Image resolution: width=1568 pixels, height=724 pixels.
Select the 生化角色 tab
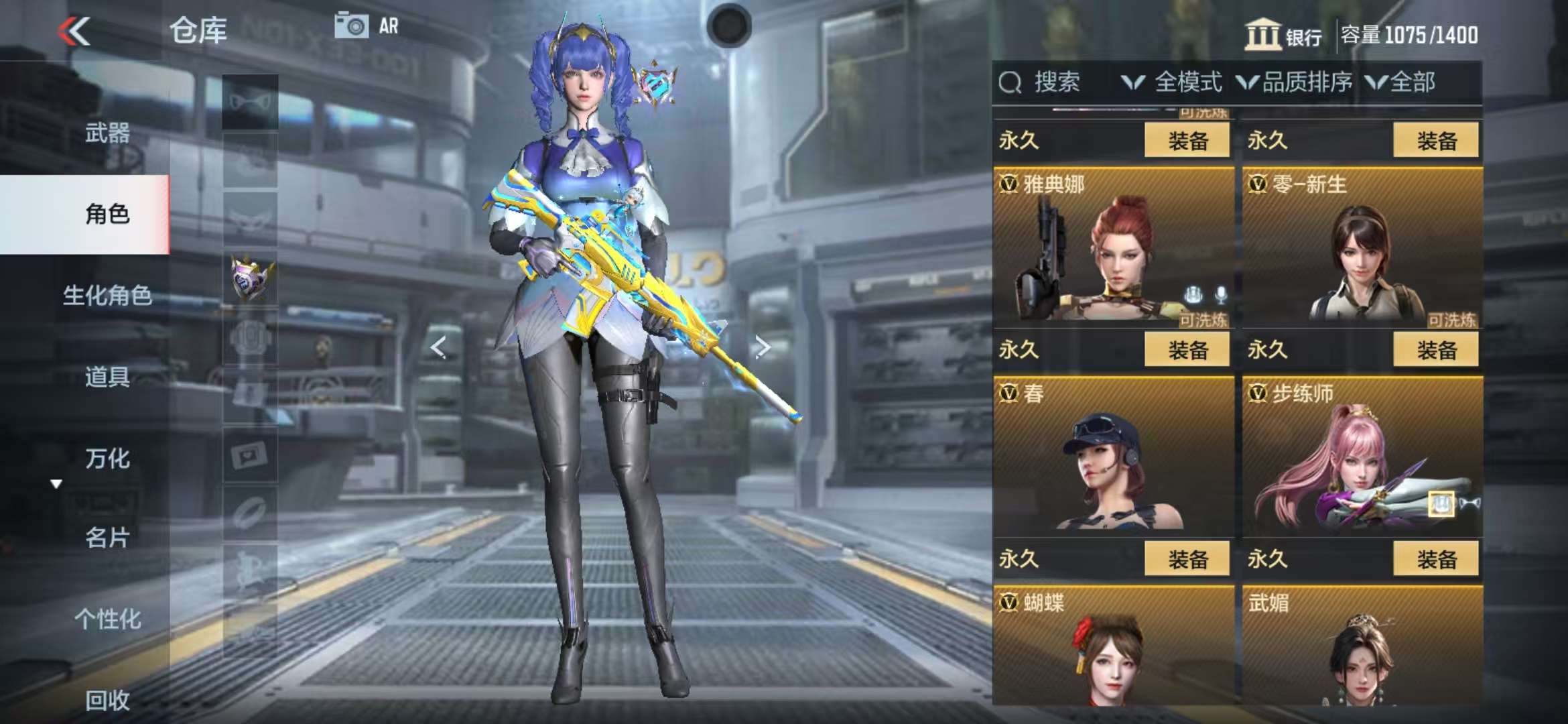(107, 295)
